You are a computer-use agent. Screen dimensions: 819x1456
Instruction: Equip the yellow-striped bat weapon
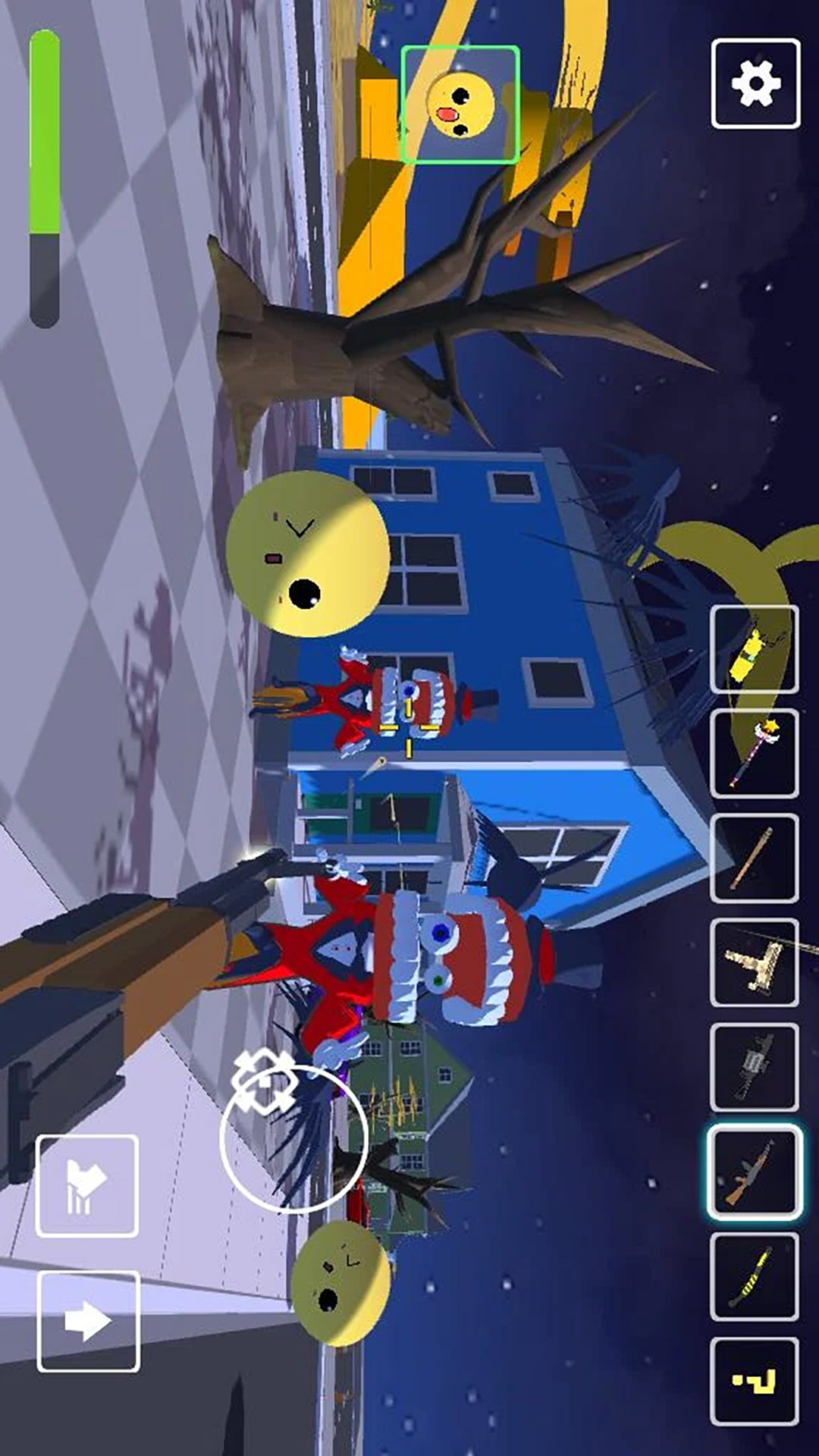[x=754, y=1276]
